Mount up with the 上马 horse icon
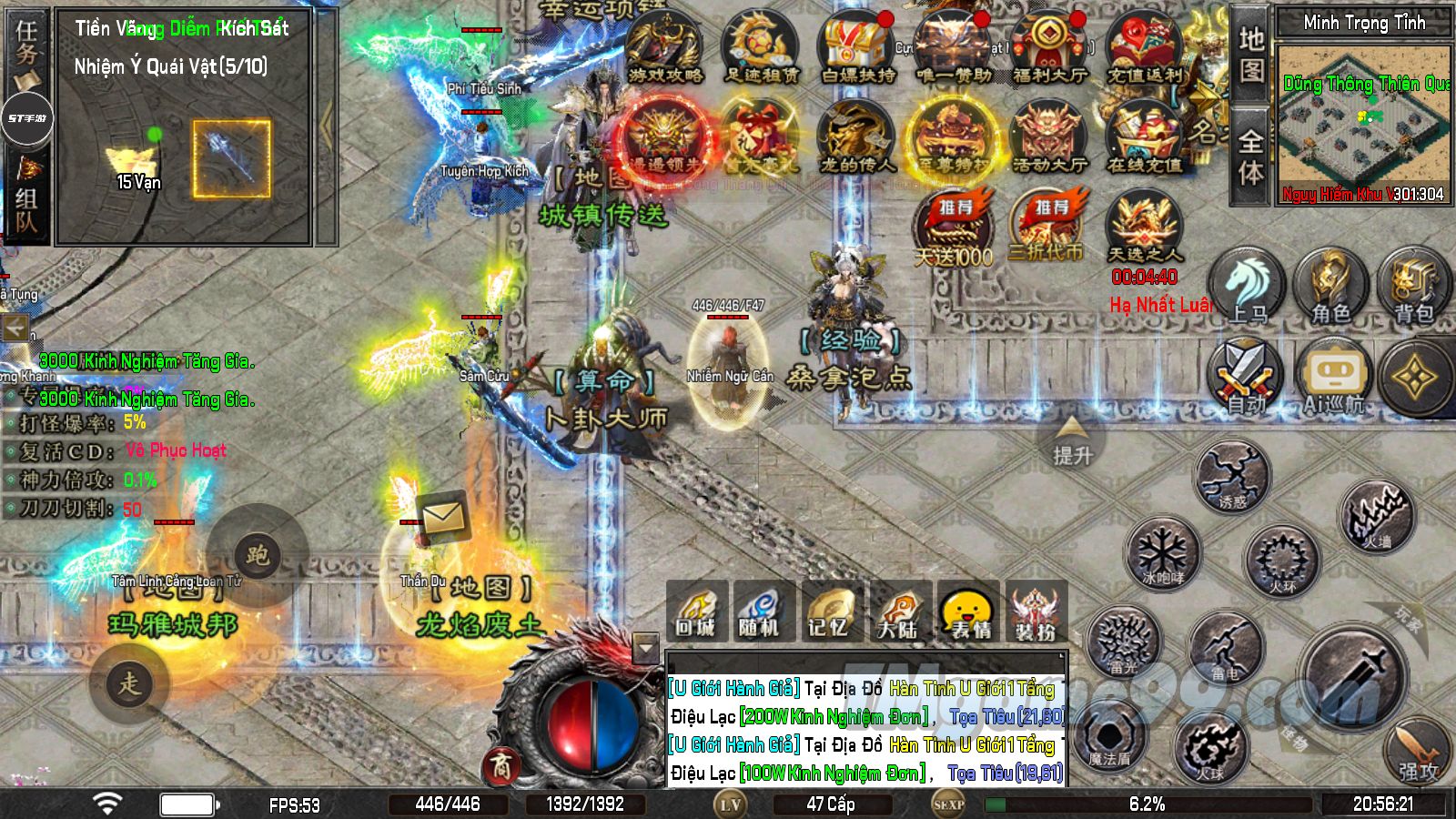The width and height of the screenshot is (1456, 819). 1247,286
